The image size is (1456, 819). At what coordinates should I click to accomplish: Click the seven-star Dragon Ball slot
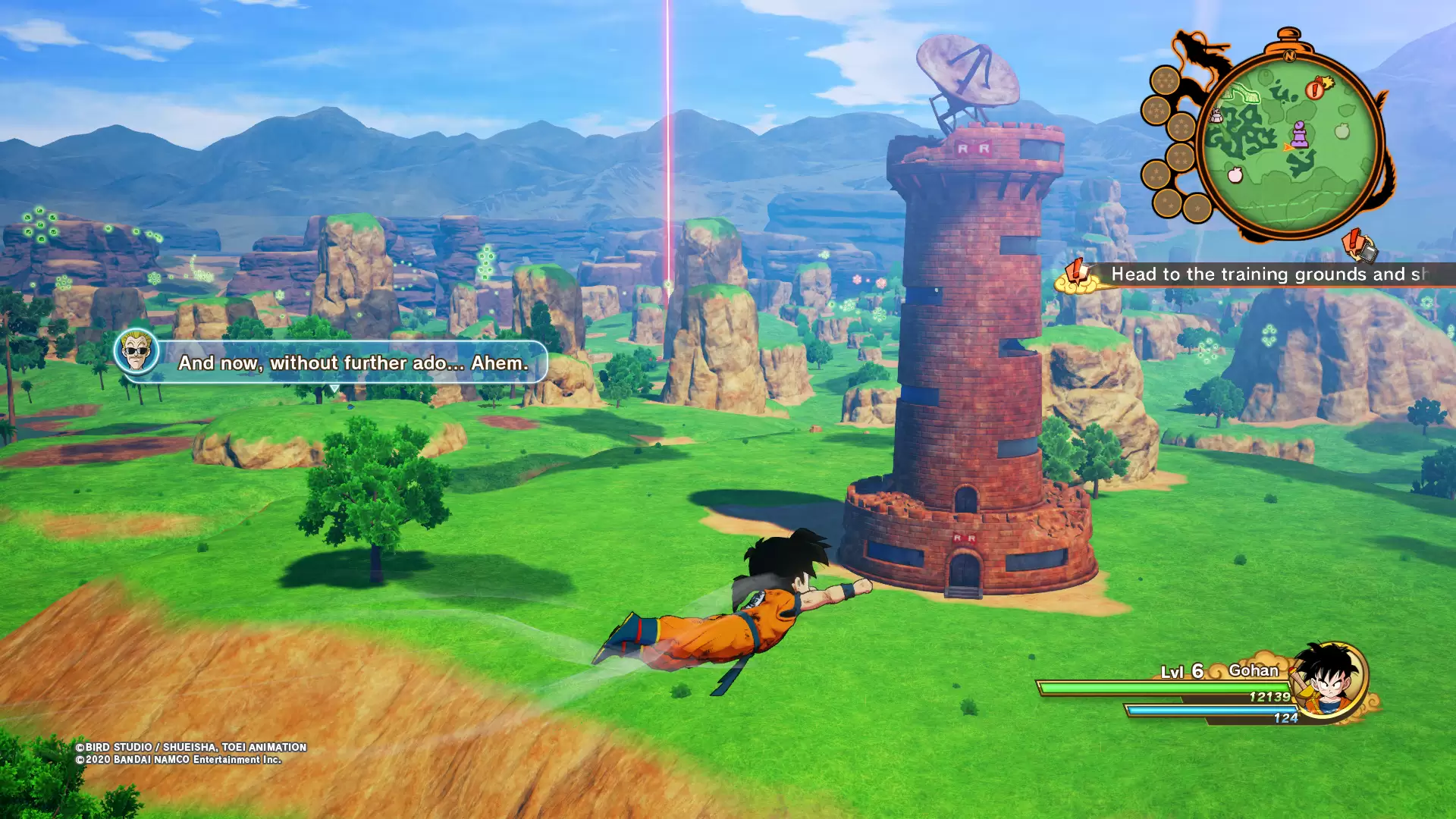[1165, 80]
